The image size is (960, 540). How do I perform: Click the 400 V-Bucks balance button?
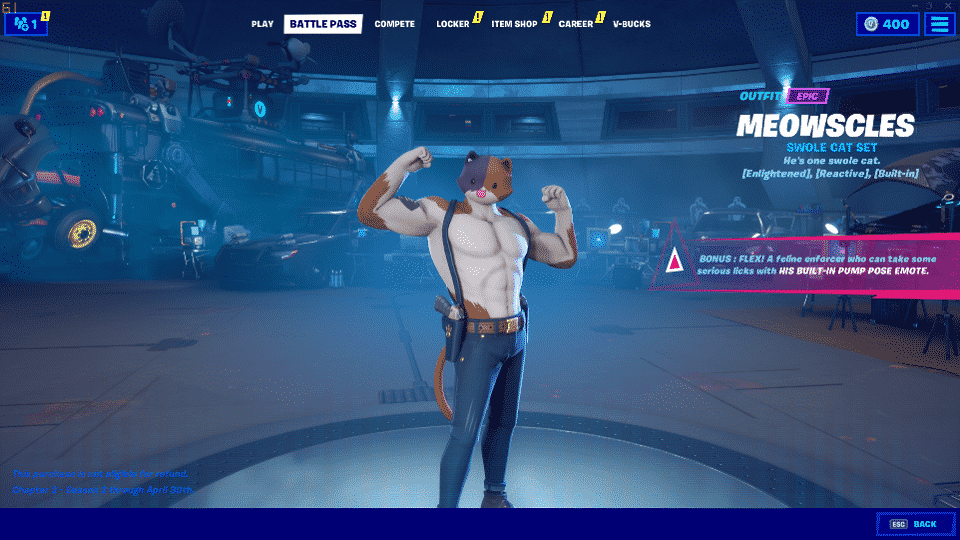point(887,24)
